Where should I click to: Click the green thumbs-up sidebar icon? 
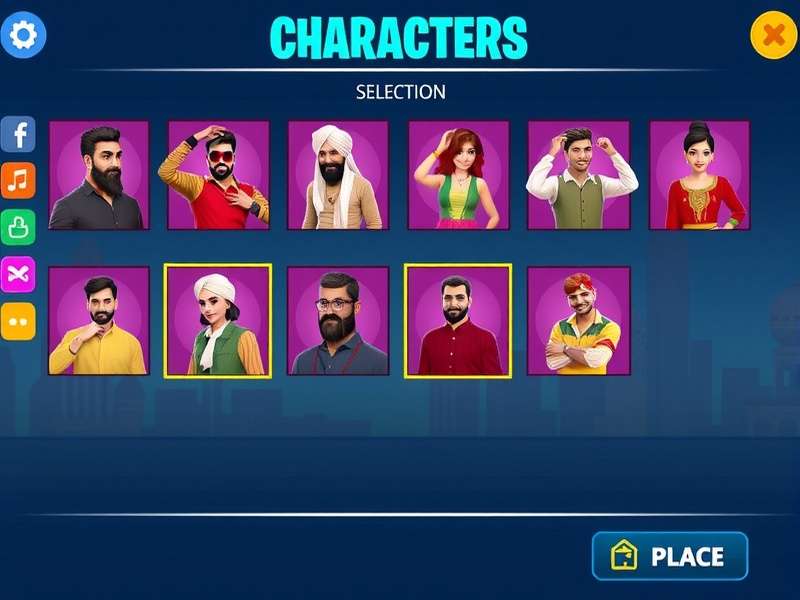tap(18, 227)
